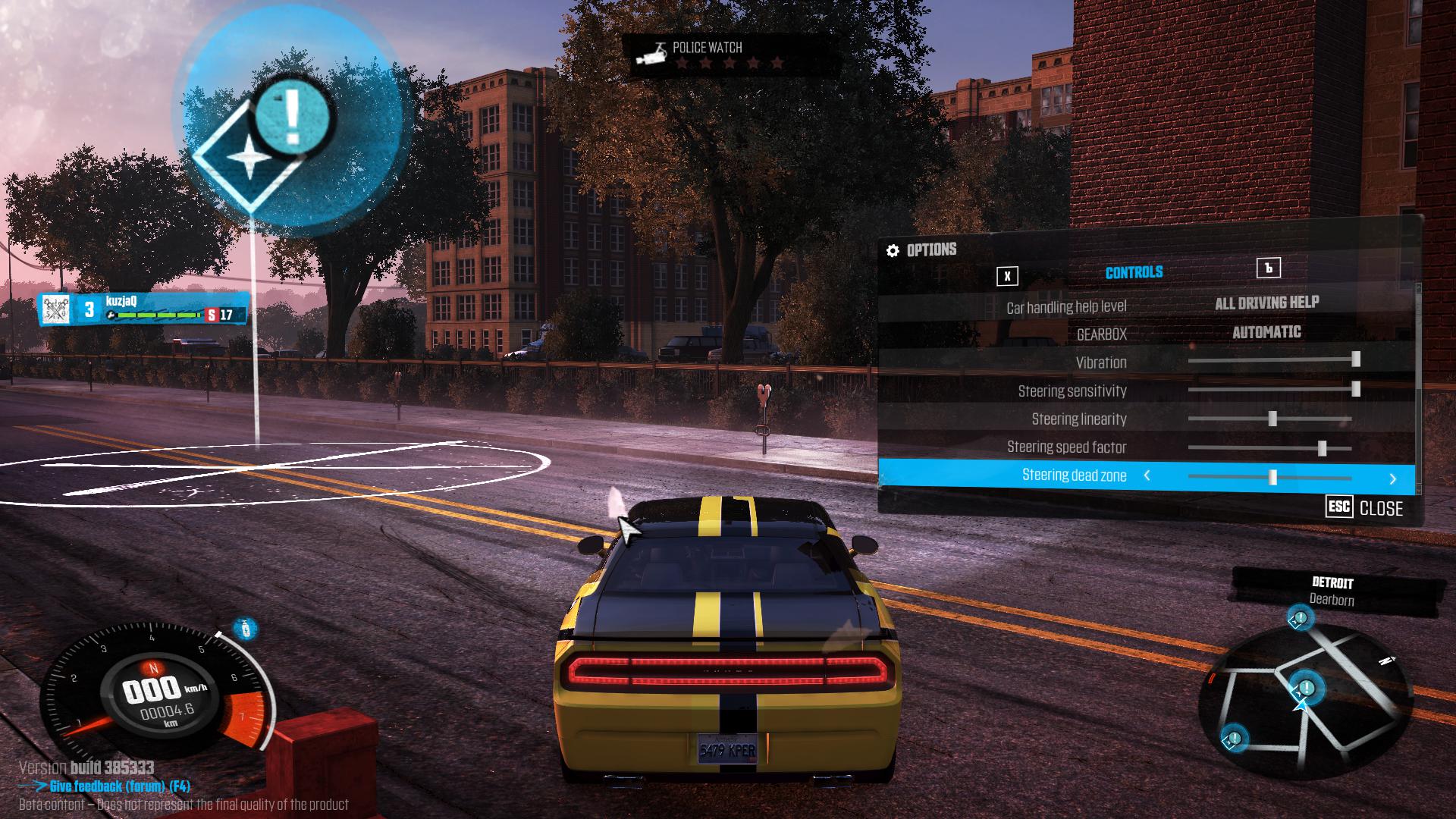
Task: Increase Steering dead zone with right arrow
Action: (1392, 479)
